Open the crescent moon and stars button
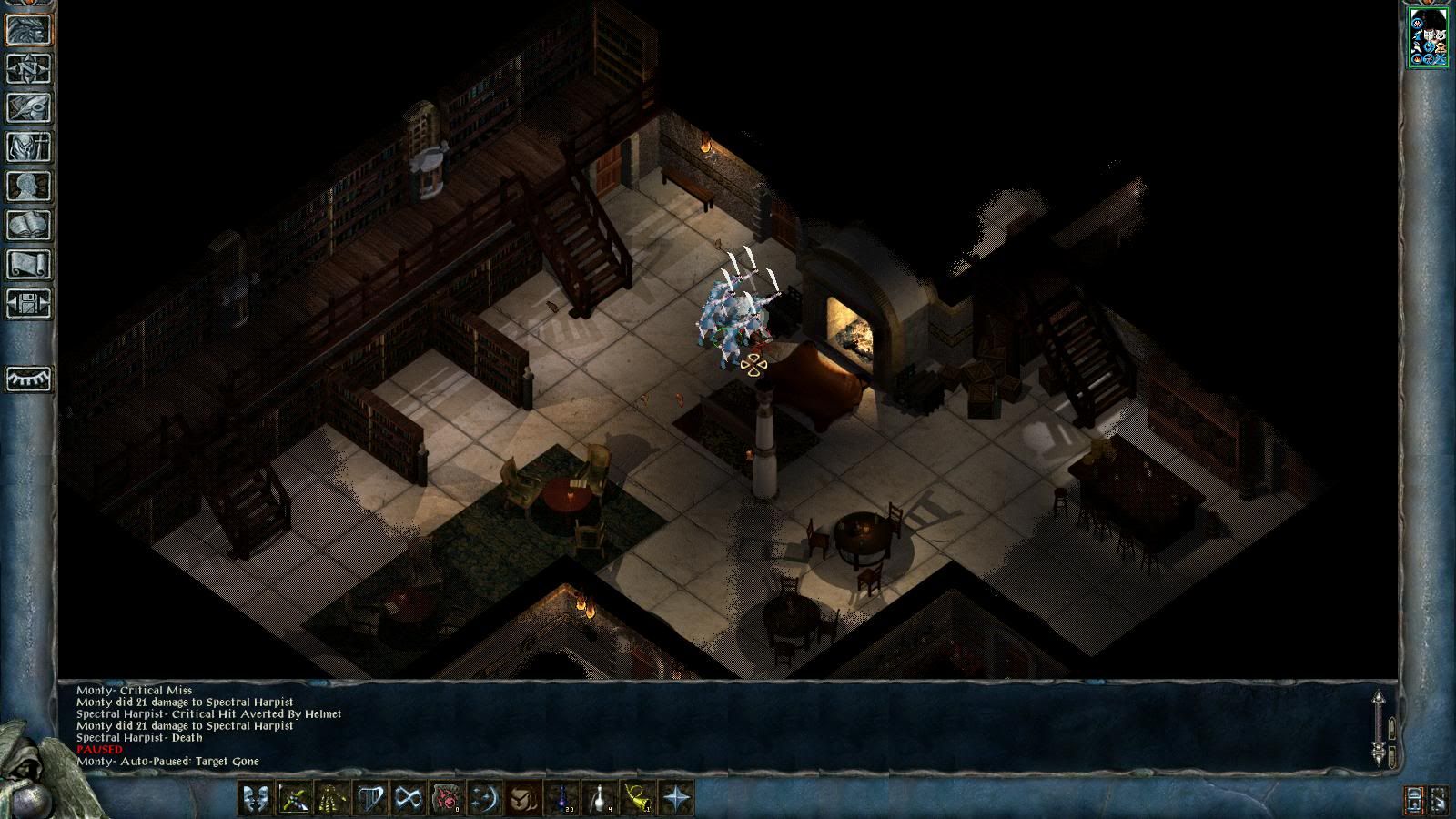 485,799
